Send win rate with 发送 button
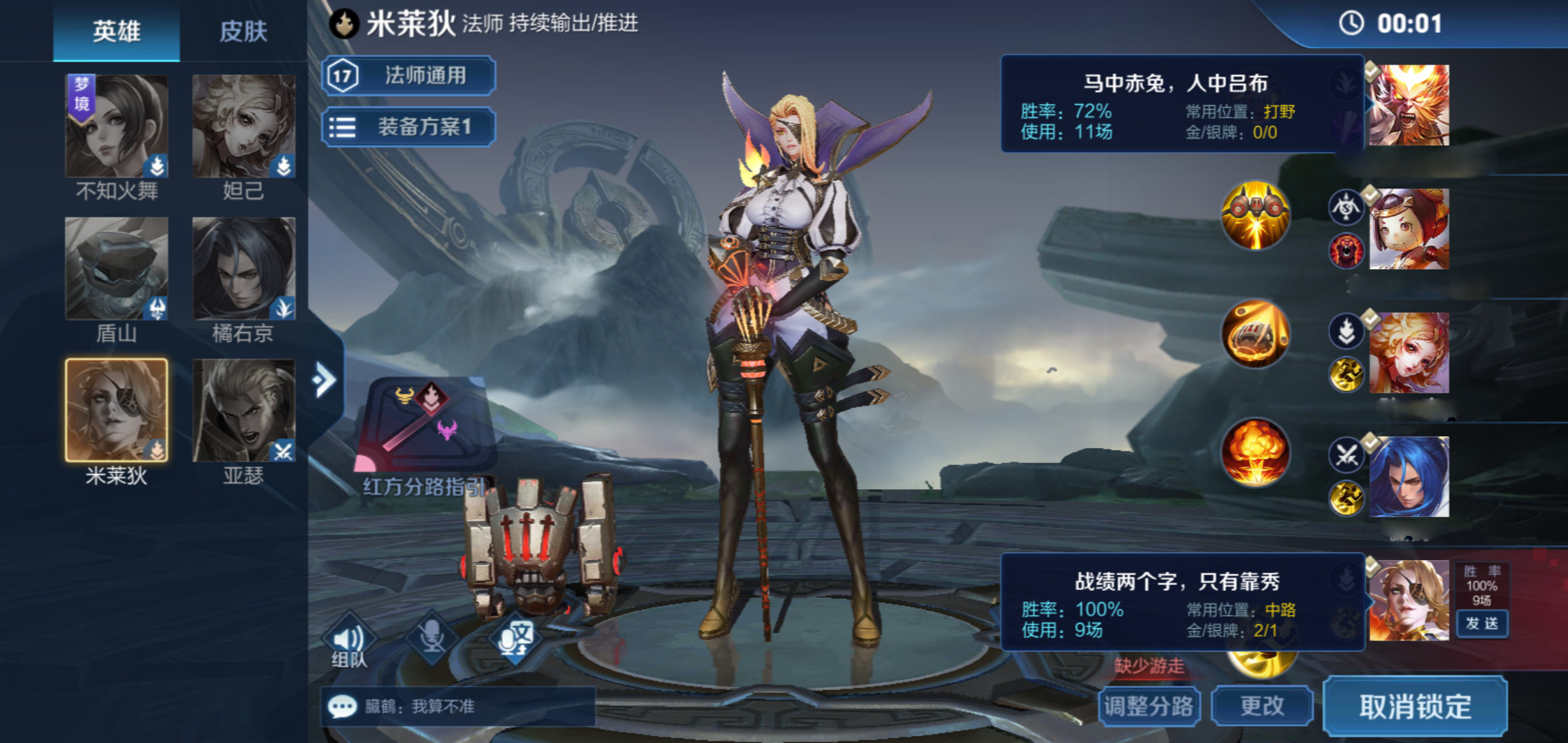This screenshot has width=1568, height=743. tap(1481, 623)
